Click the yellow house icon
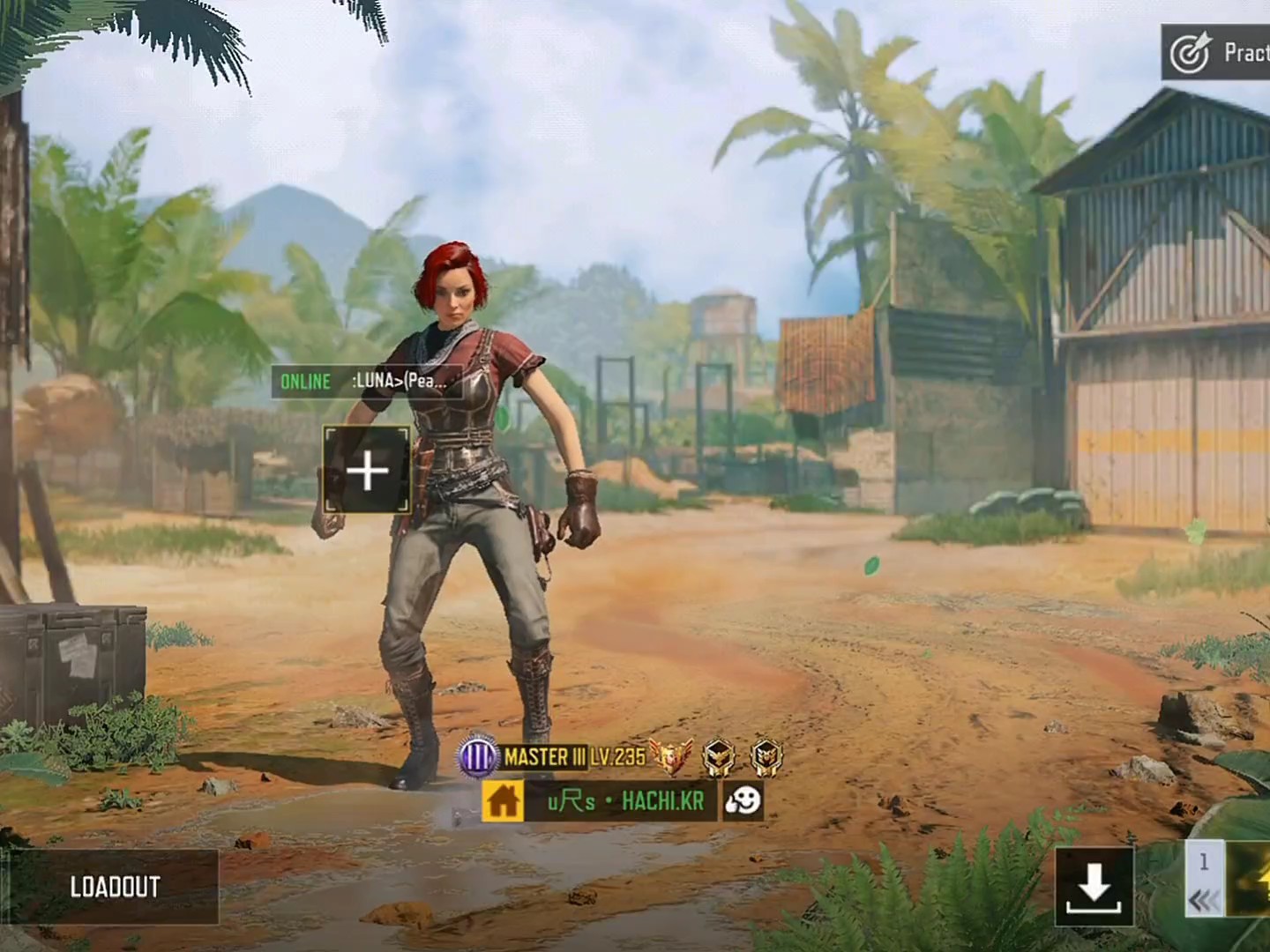This screenshot has width=1270, height=952. coord(503,800)
